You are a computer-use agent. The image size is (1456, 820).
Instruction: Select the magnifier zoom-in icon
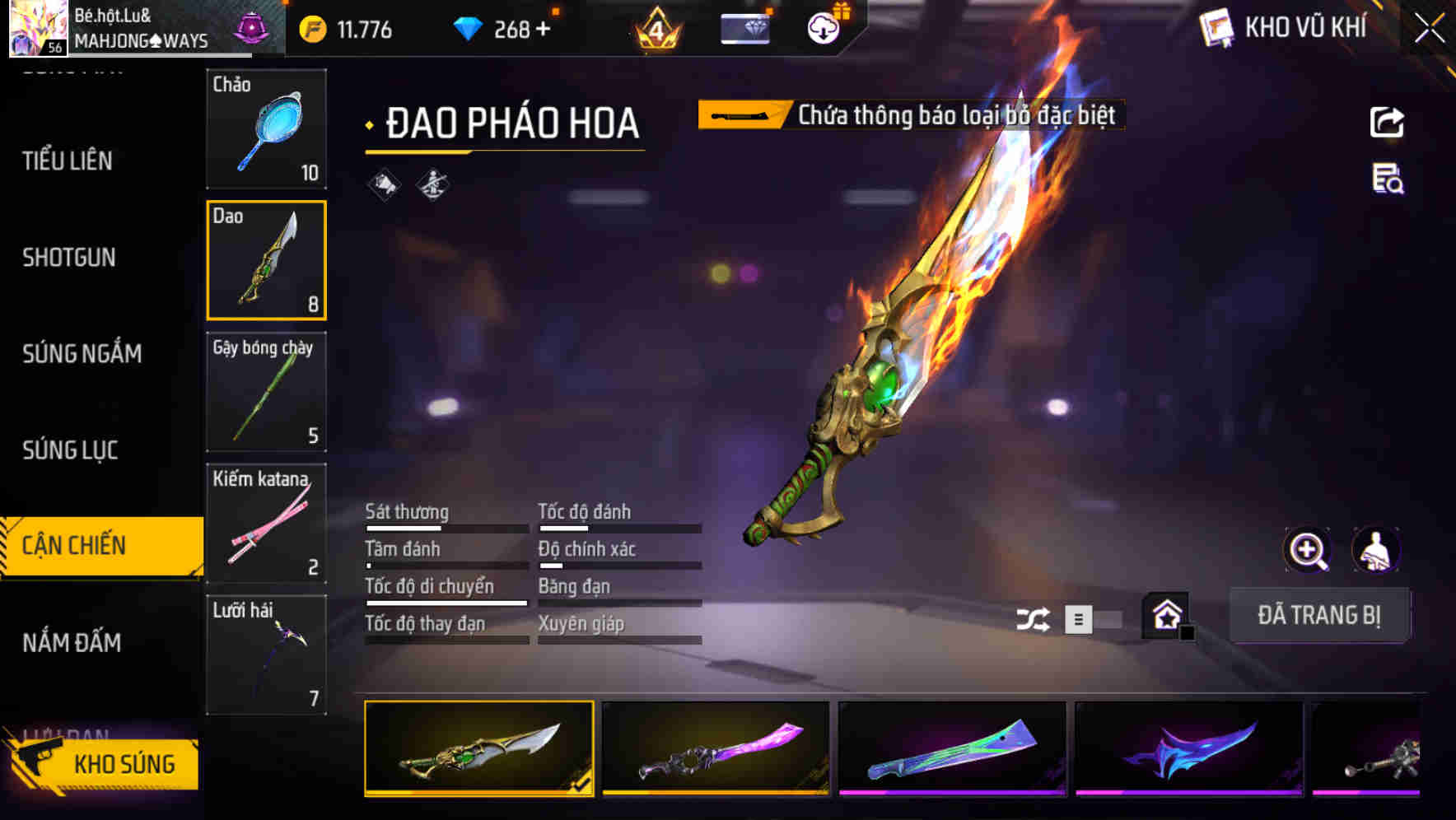(x=1306, y=550)
